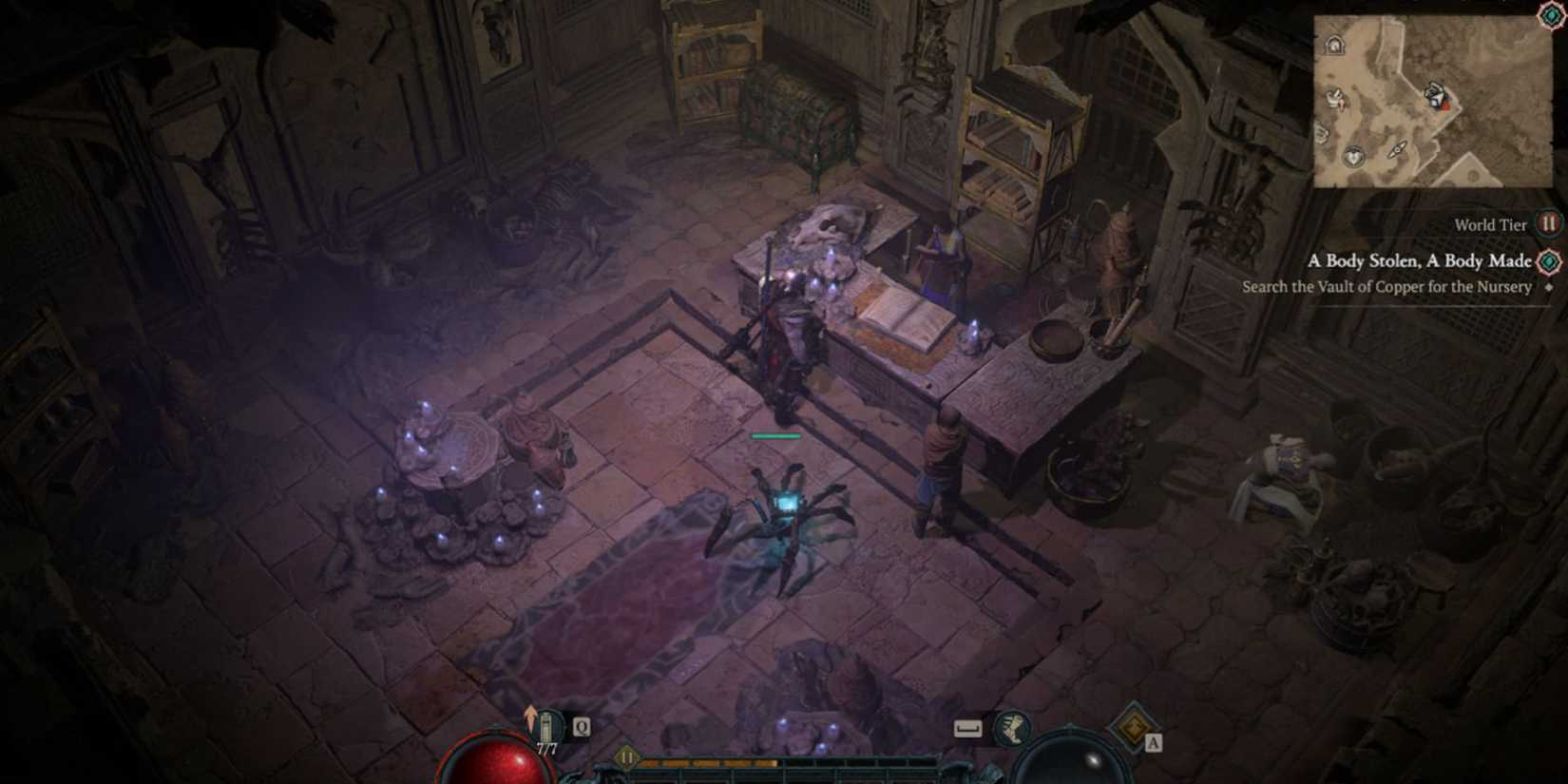Click the town portal icon on the minimap

coord(1335,46)
